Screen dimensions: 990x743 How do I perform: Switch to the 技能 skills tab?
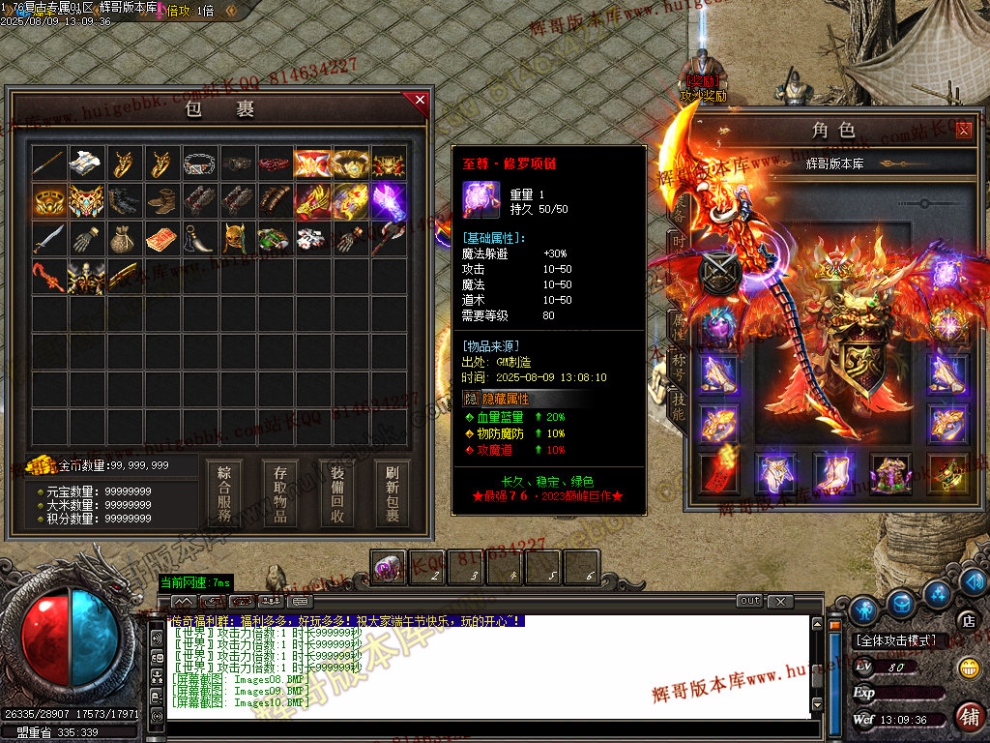679,401
